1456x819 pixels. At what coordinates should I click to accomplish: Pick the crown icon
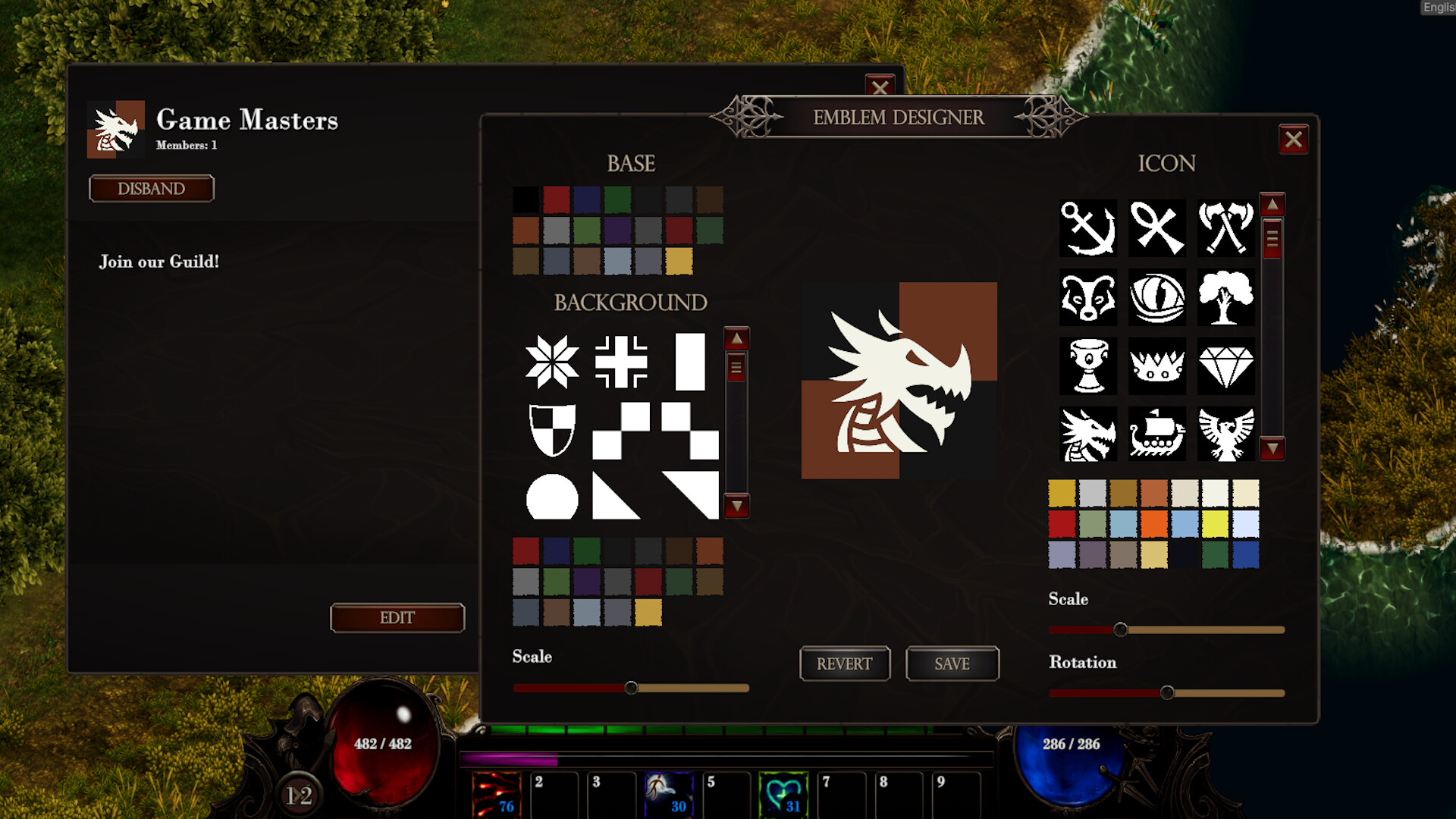(1156, 366)
